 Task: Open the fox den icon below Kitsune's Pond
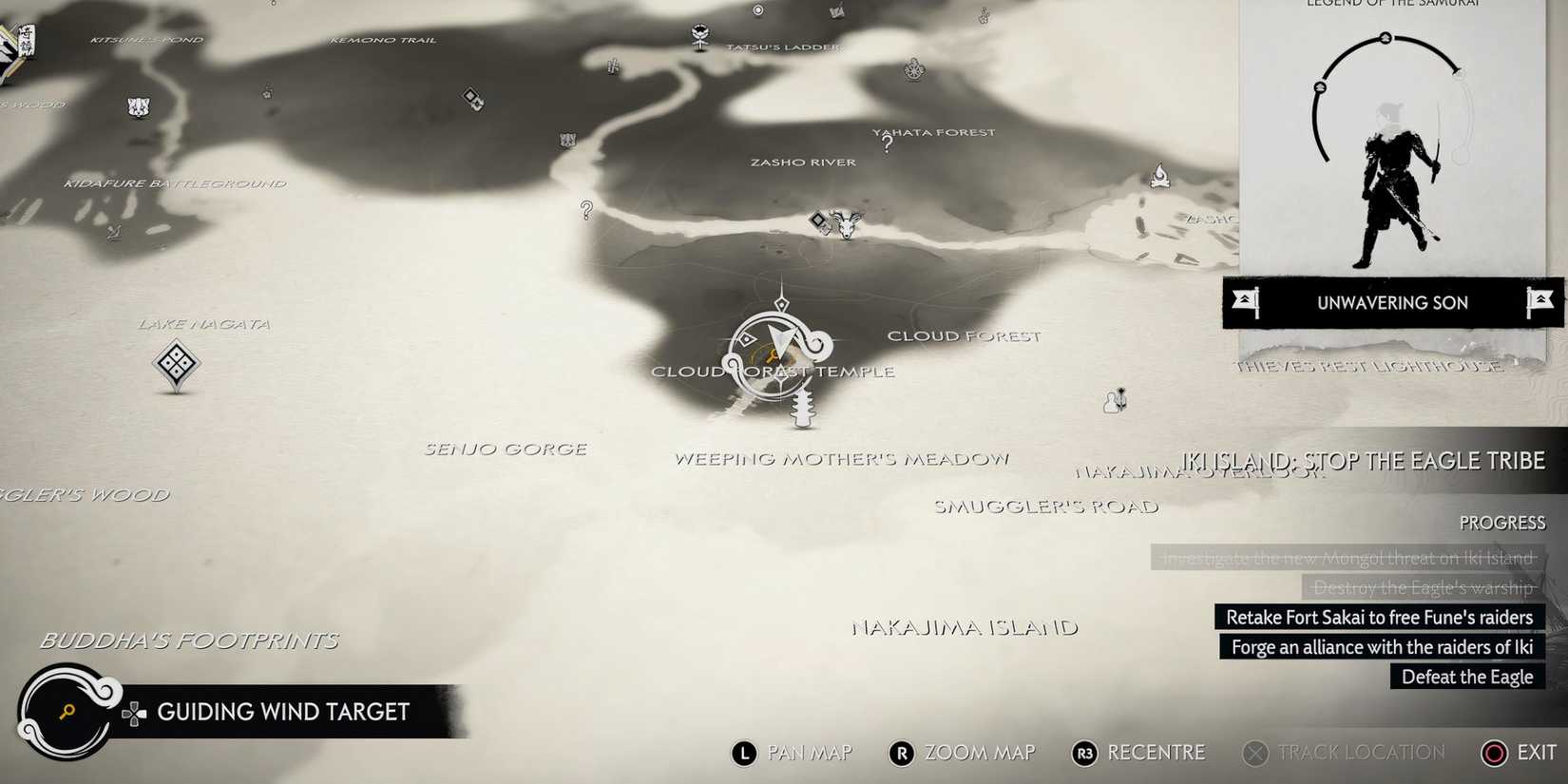(141, 106)
